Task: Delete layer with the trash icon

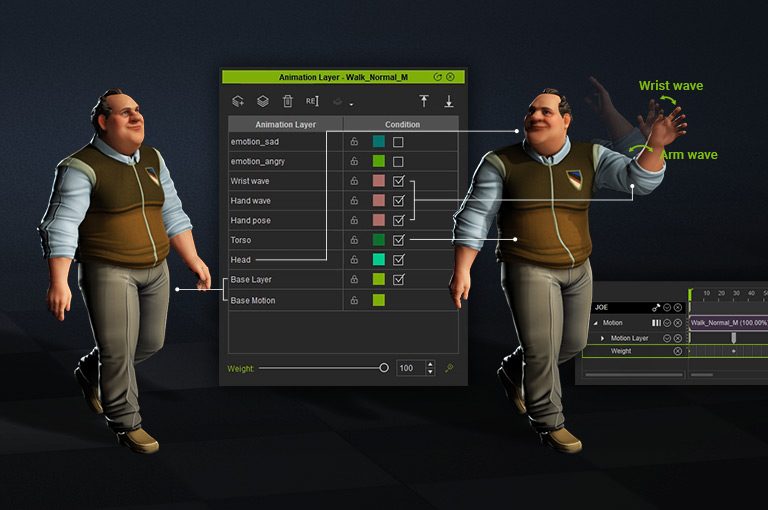Action: tap(288, 101)
